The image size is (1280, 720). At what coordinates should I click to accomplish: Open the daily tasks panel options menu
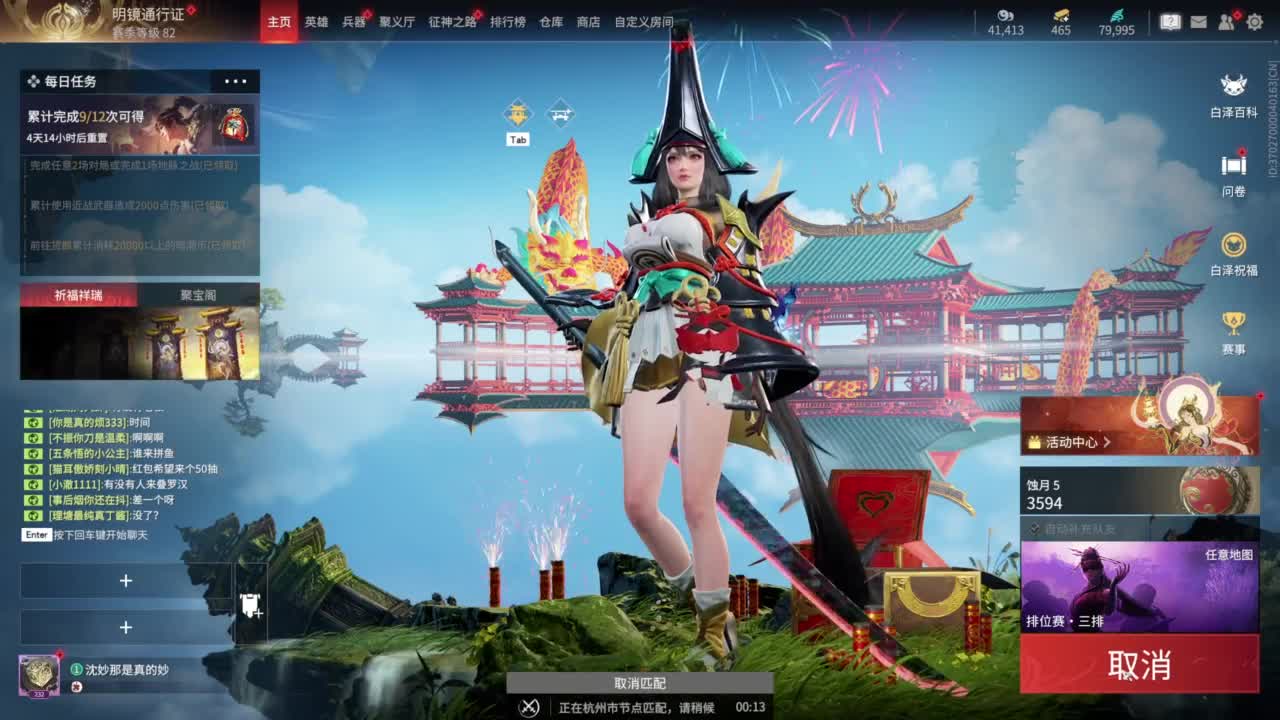pyautogui.click(x=236, y=81)
